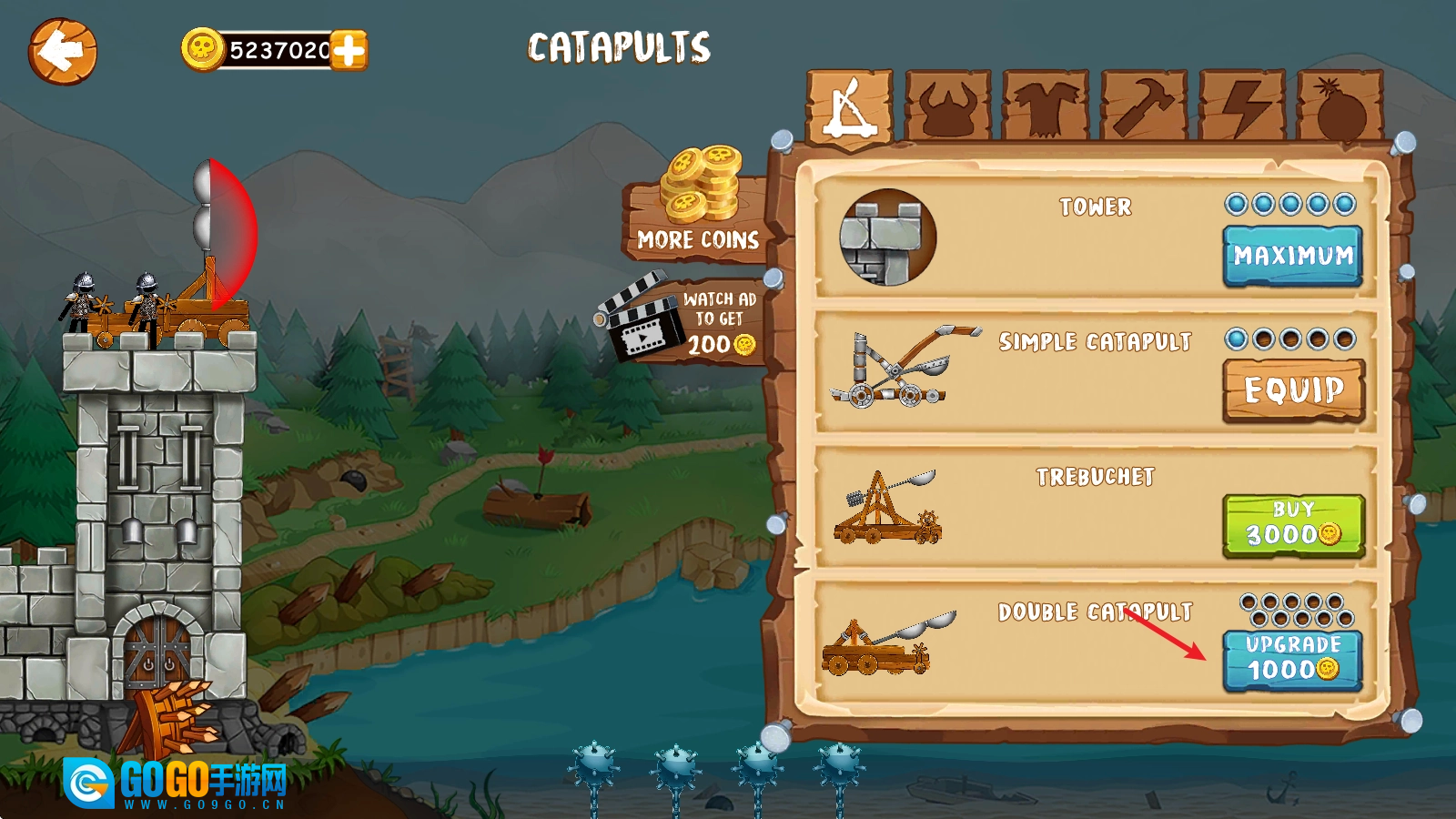Select the armor shirt tab
This screenshot has height=819, width=1456.
tap(1046, 107)
